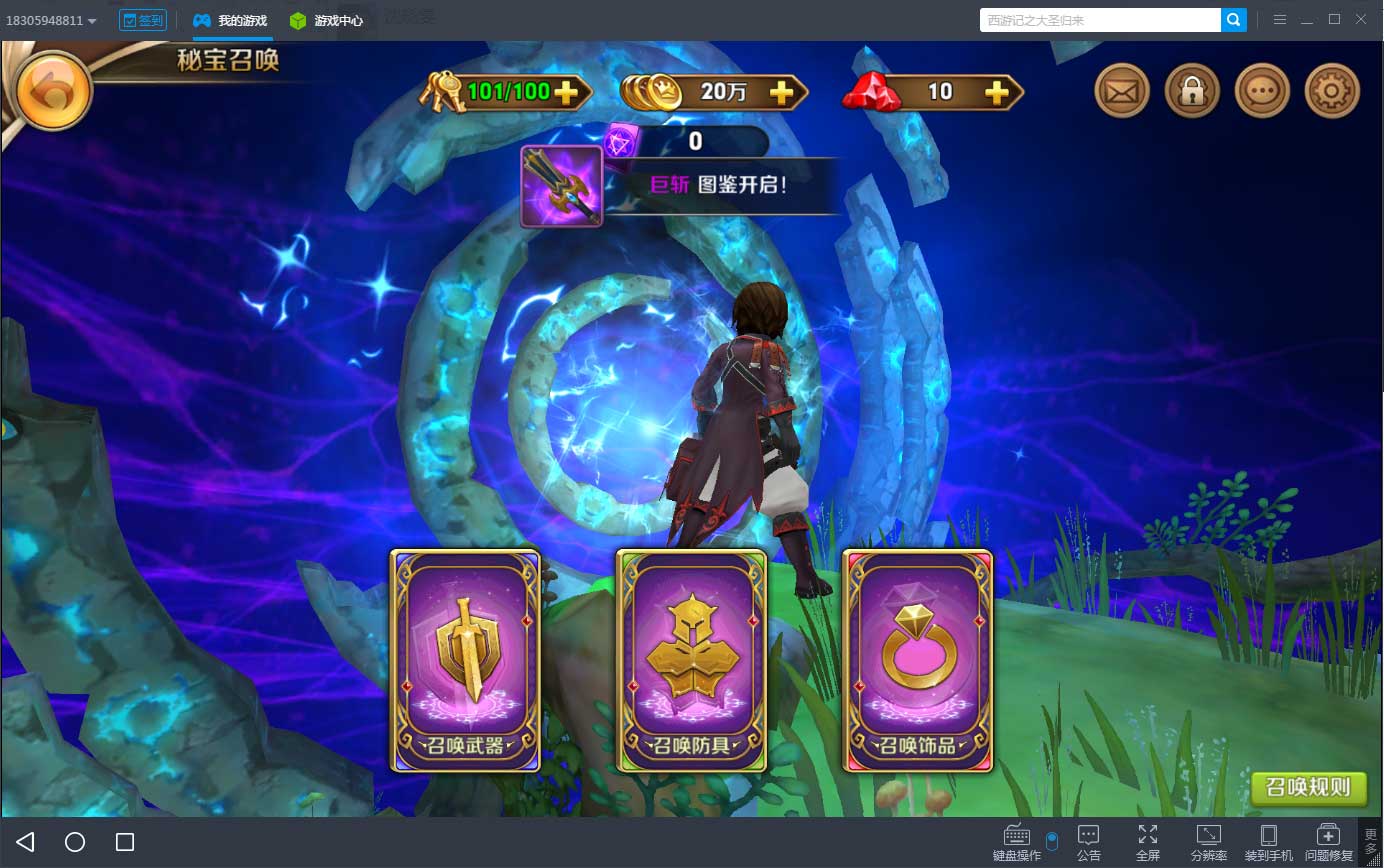Image resolution: width=1384 pixels, height=868 pixels.
Task: Choose the 召唤防具 armor summon card
Action: tap(691, 660)
